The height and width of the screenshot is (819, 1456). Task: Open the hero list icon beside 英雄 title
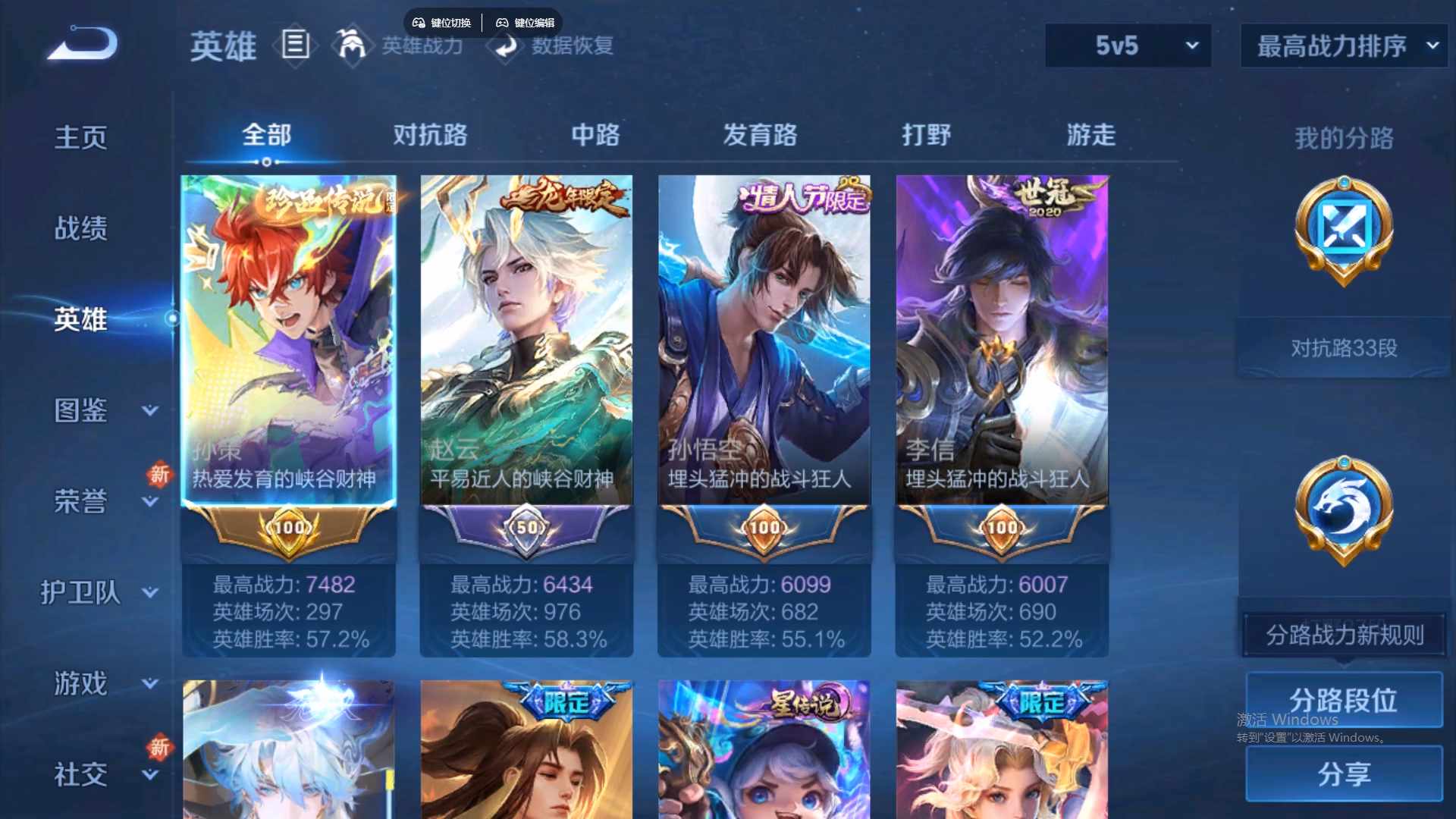point(294,46)
